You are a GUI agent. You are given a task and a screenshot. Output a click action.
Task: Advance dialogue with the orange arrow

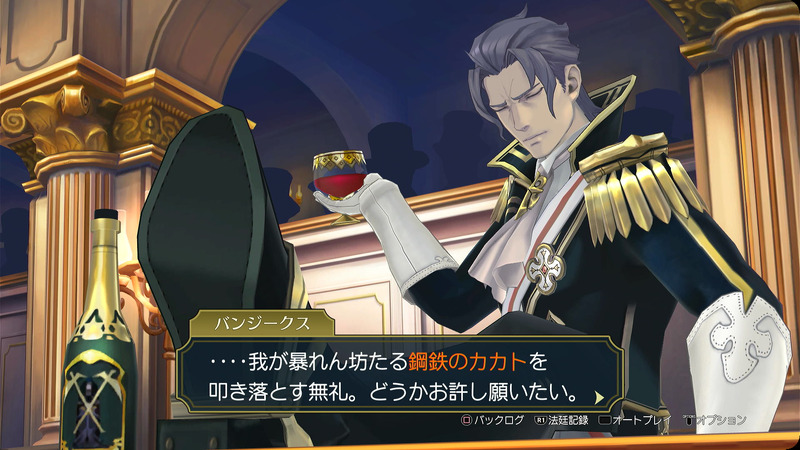[x=598, y=396]
